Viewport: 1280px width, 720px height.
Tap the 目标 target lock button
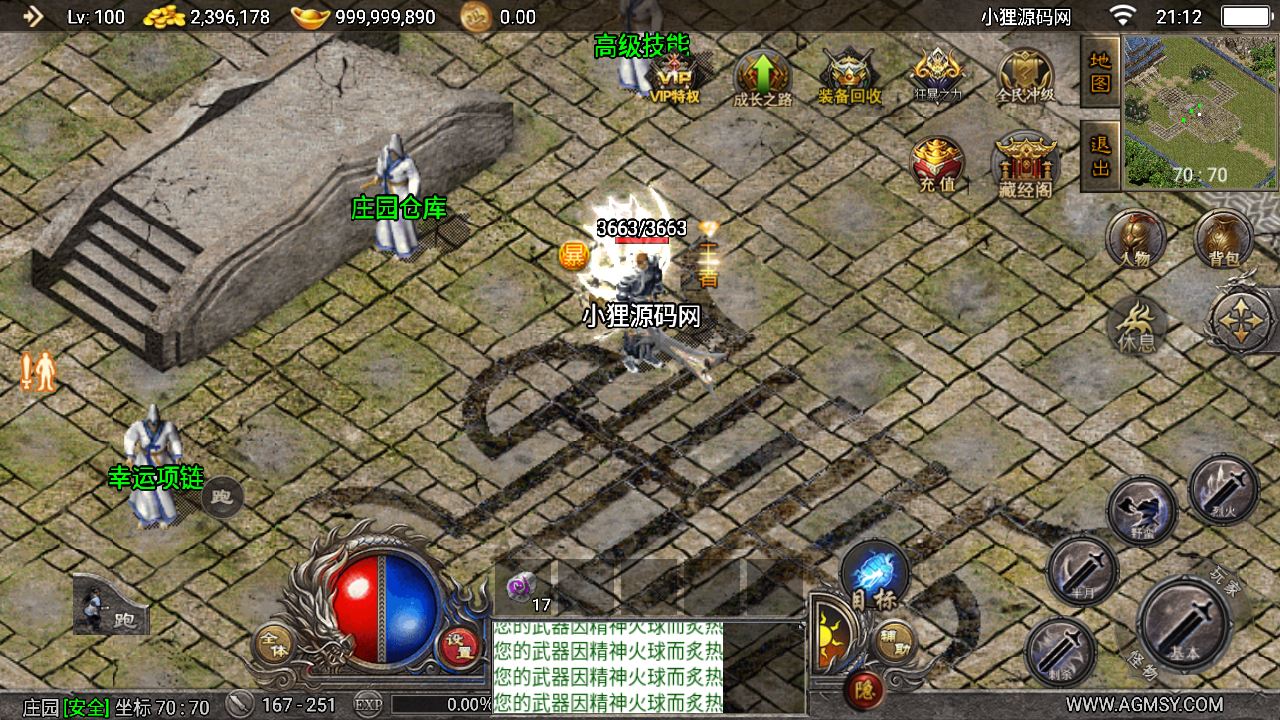(875, 576)
